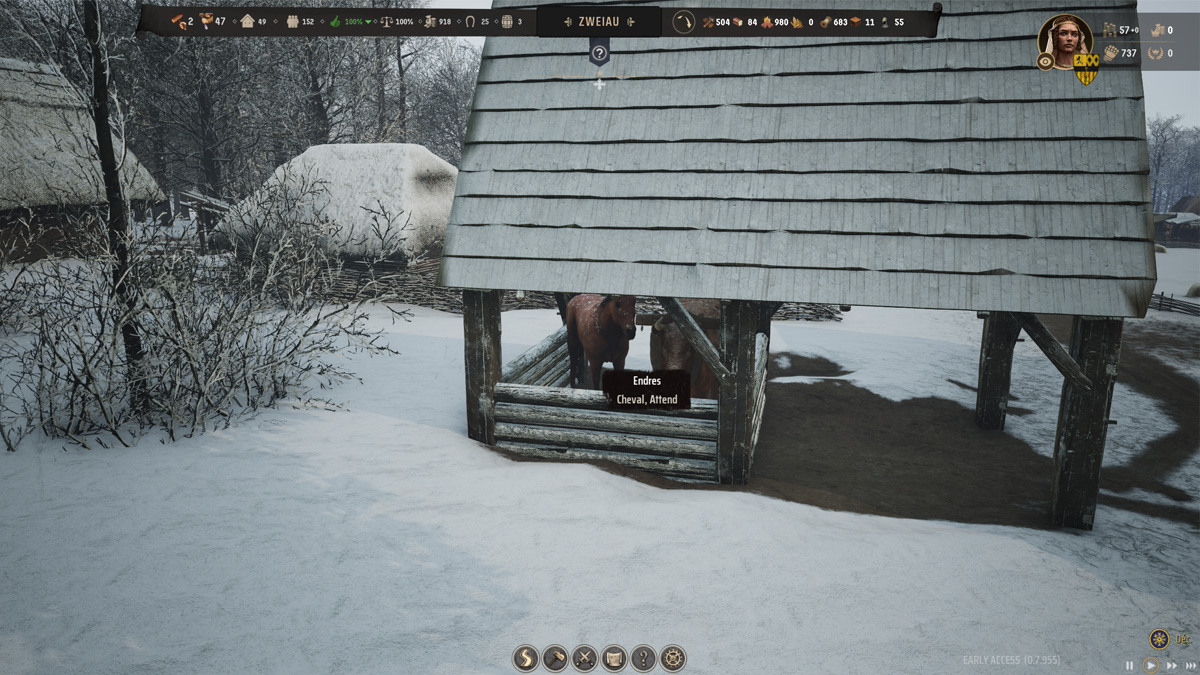
Task: Set game to triple fast-forward speed
Action: (1190, 665)
